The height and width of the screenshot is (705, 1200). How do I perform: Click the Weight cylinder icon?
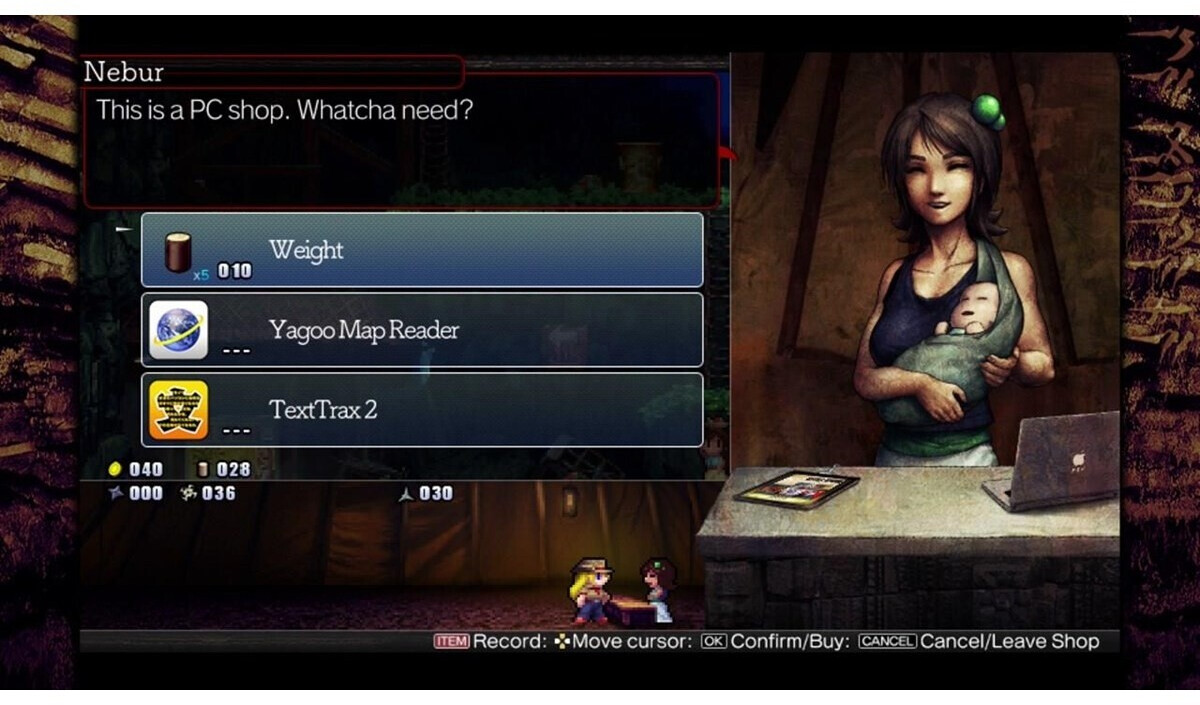[x=178, y=251]
